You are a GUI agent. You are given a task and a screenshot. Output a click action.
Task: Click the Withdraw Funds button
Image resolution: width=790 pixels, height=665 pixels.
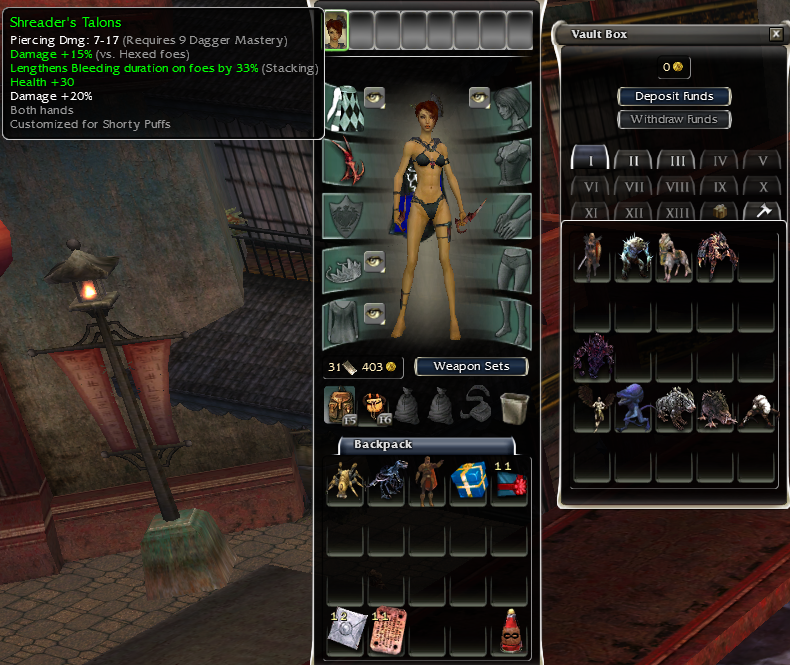coord(675,119)
